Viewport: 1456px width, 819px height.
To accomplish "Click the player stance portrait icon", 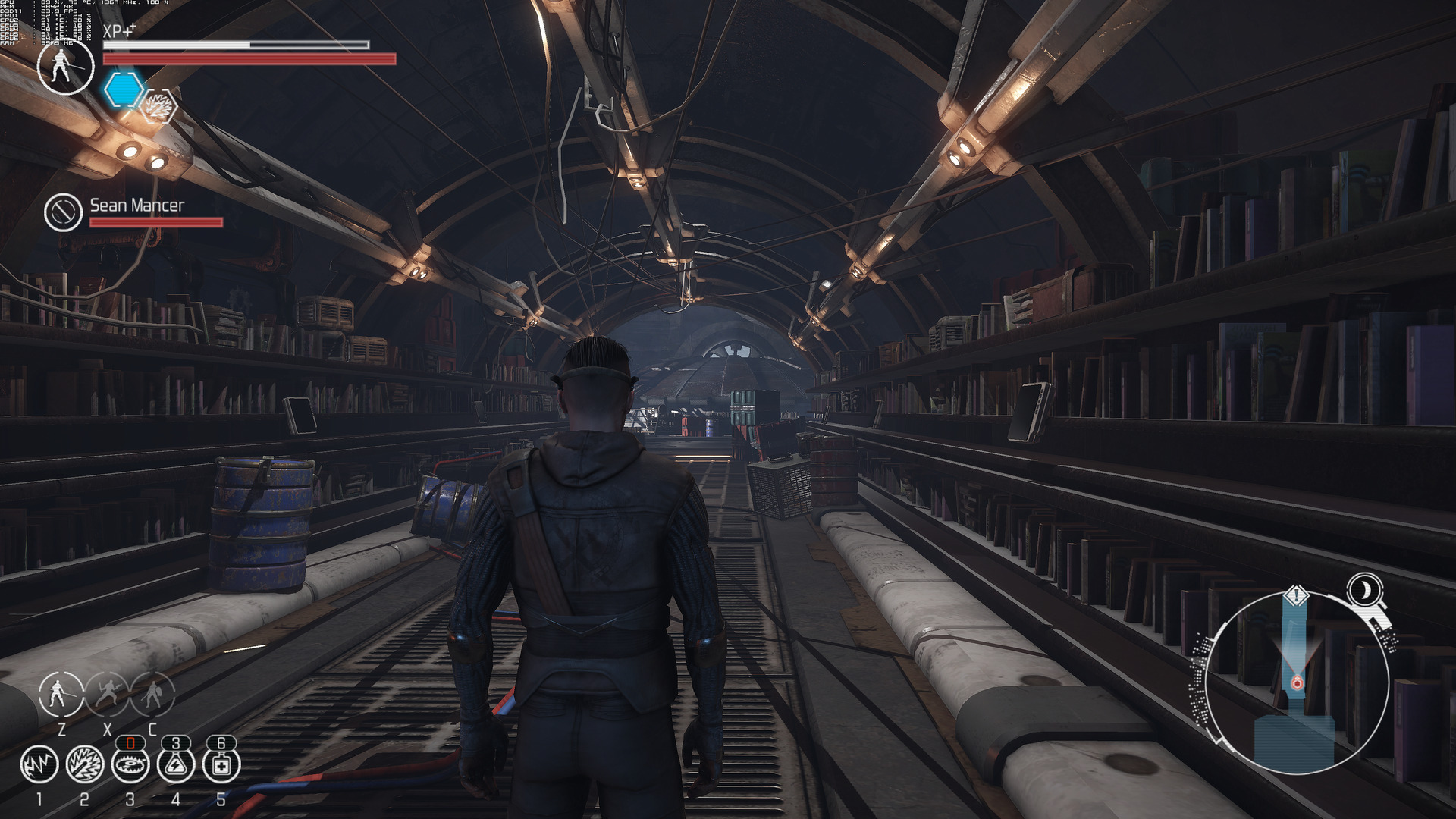I will point(66,67).
